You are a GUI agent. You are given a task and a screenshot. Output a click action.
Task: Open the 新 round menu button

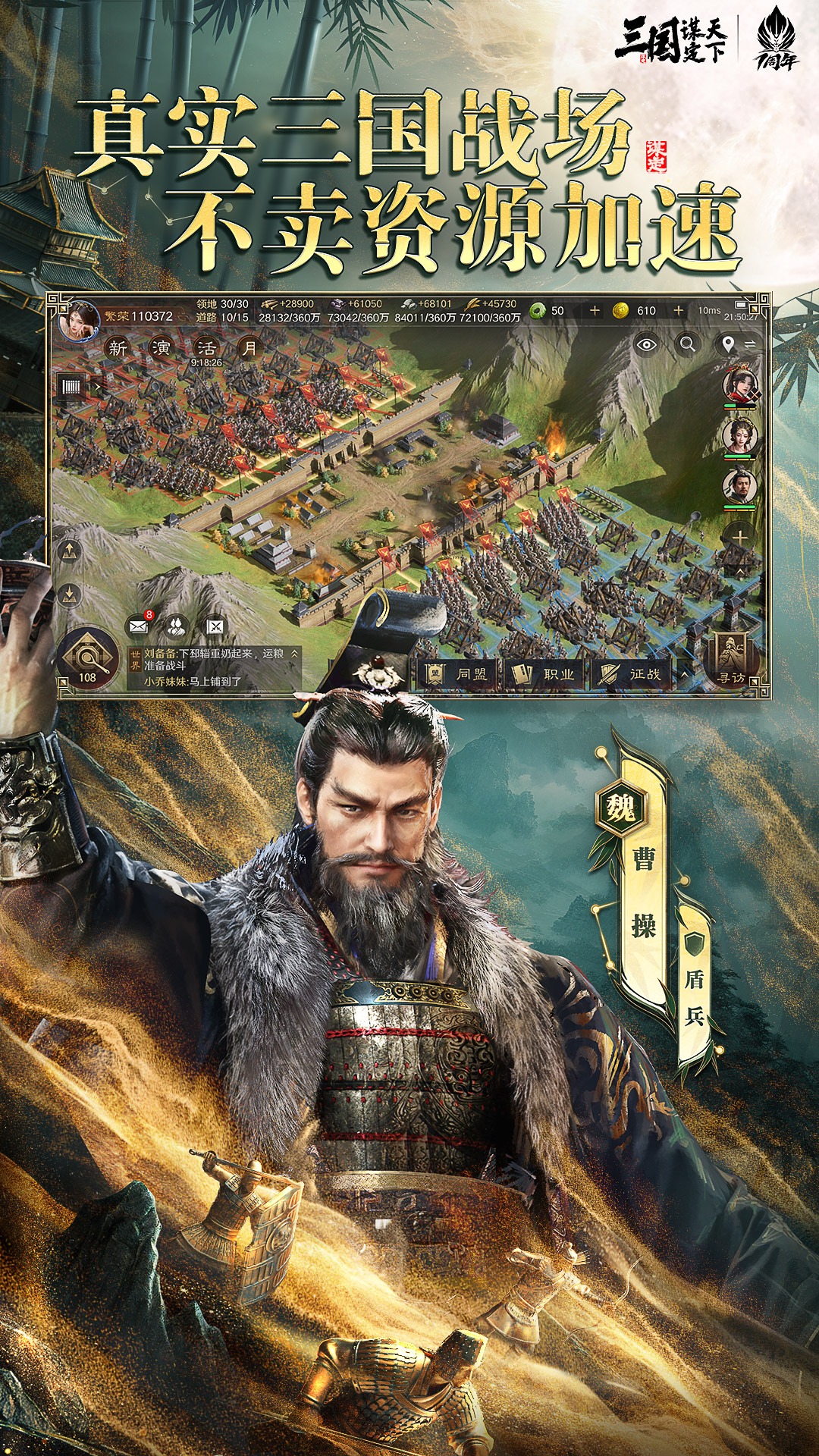tap(118, 348)
